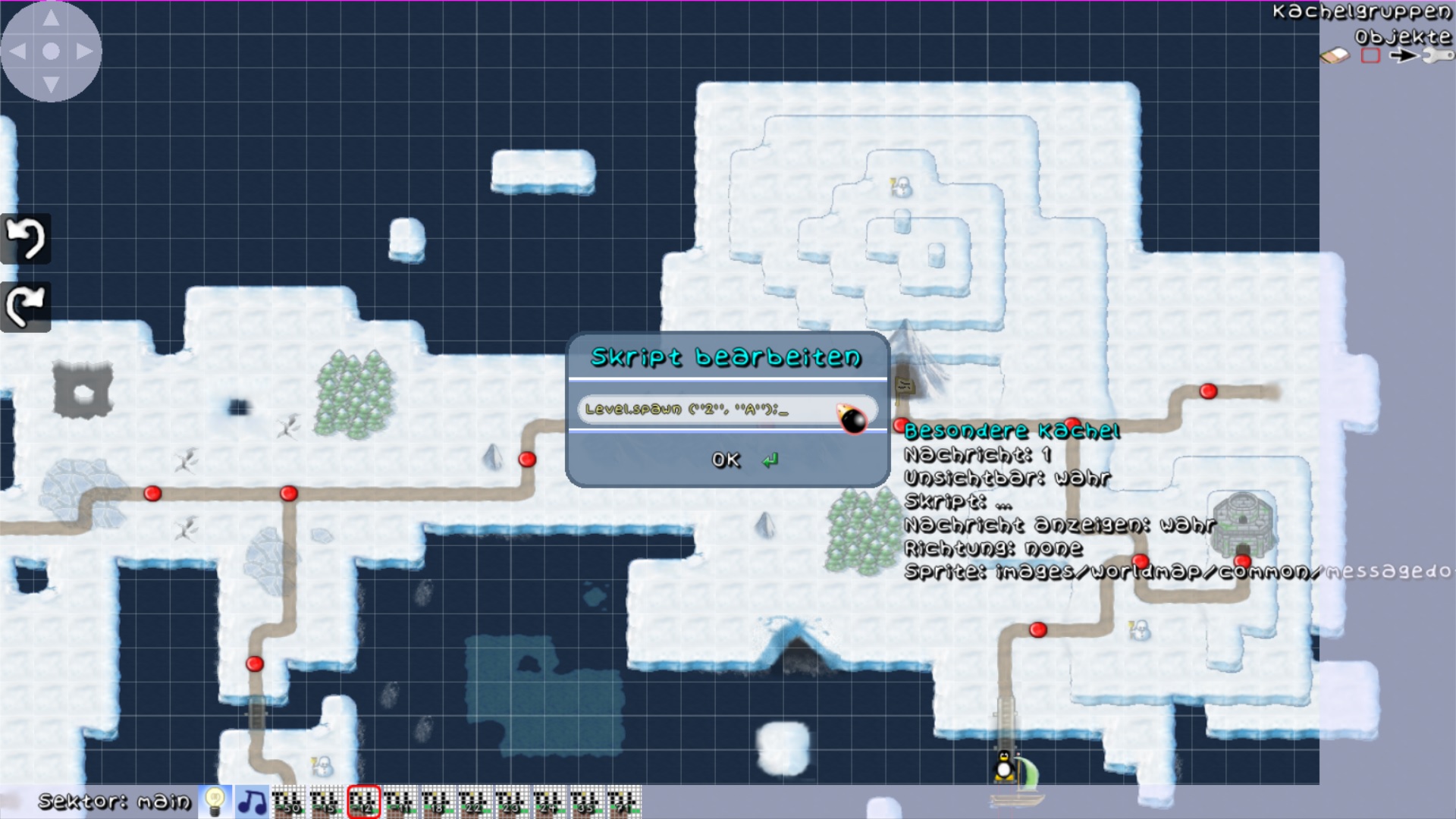This screenshot has width=1456, height=819.
Task: Redo the last undone edit
Action: pyautogui.click(x=26, y=306)
